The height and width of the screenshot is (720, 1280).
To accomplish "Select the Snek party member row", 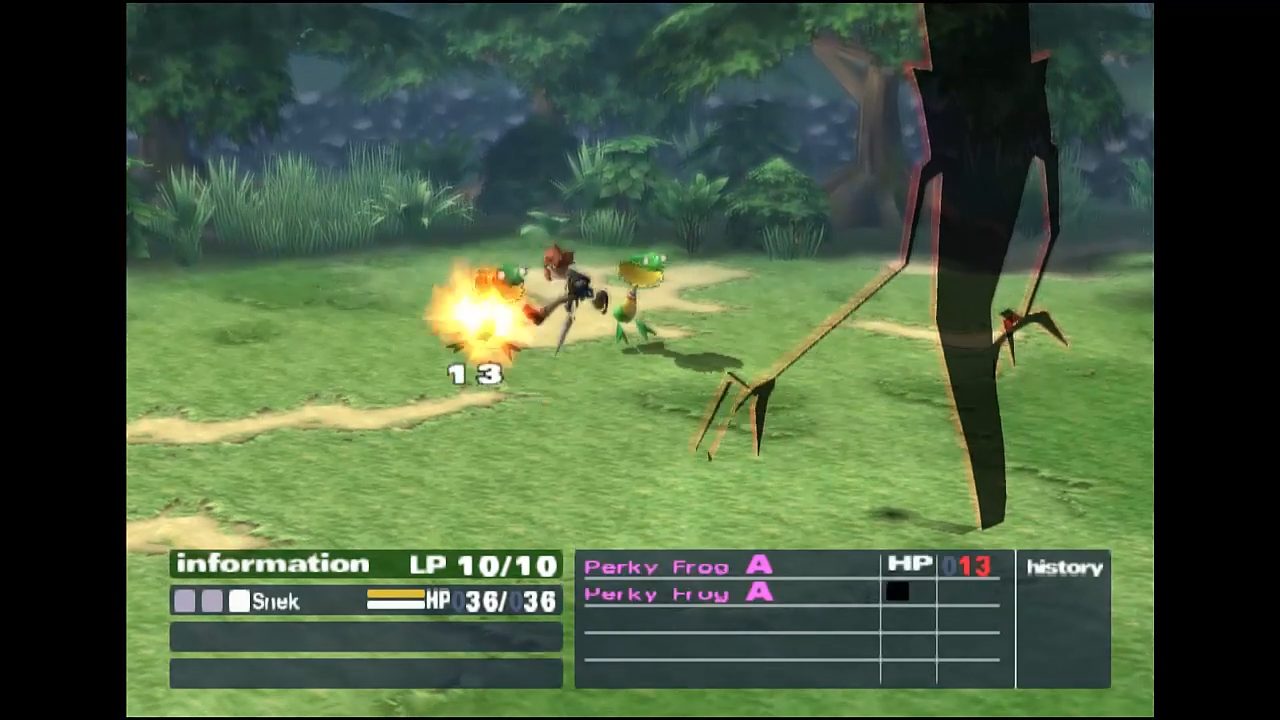I will [x=365, y=601].
